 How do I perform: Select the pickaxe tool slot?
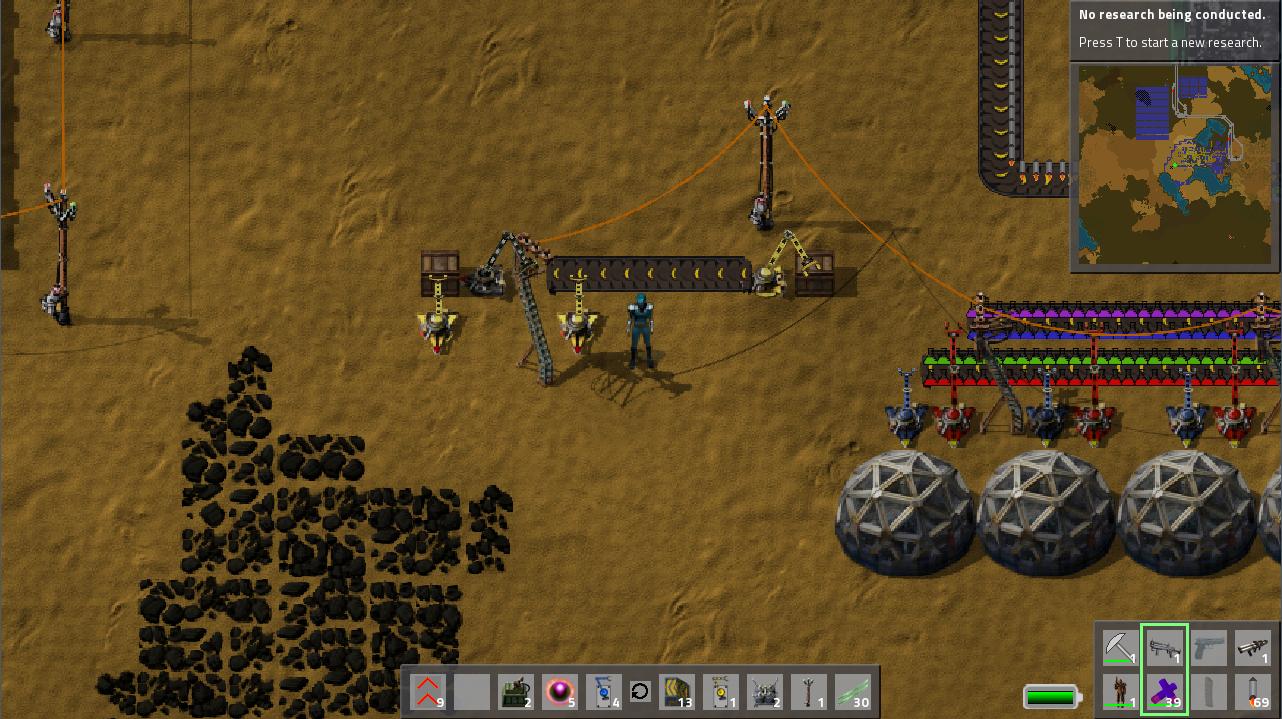click(1121, 647)
